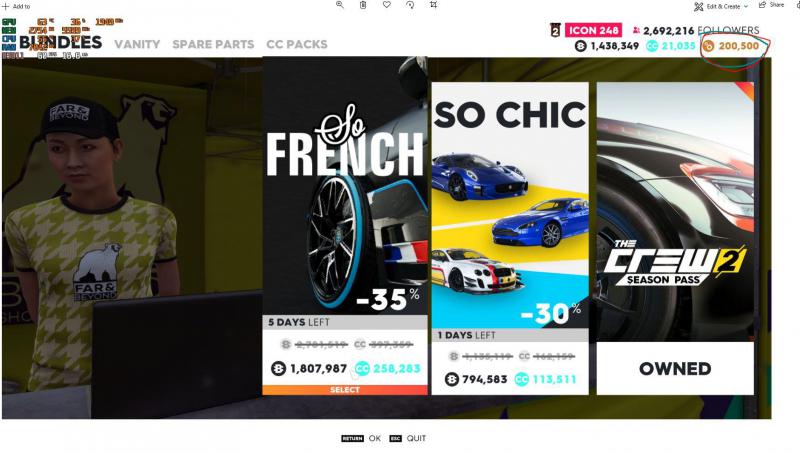The height and width of the screenshot is (454, 800).
Task: Switch to the Vanity tab
Action: coord(136,44)
